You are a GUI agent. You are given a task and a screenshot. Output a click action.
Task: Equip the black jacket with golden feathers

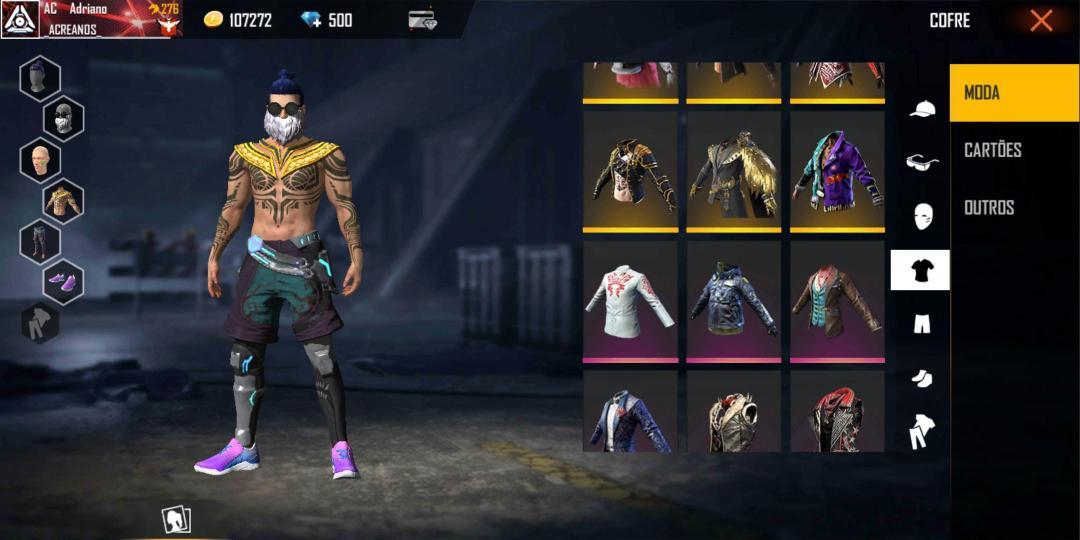click(x=733, y=172)
